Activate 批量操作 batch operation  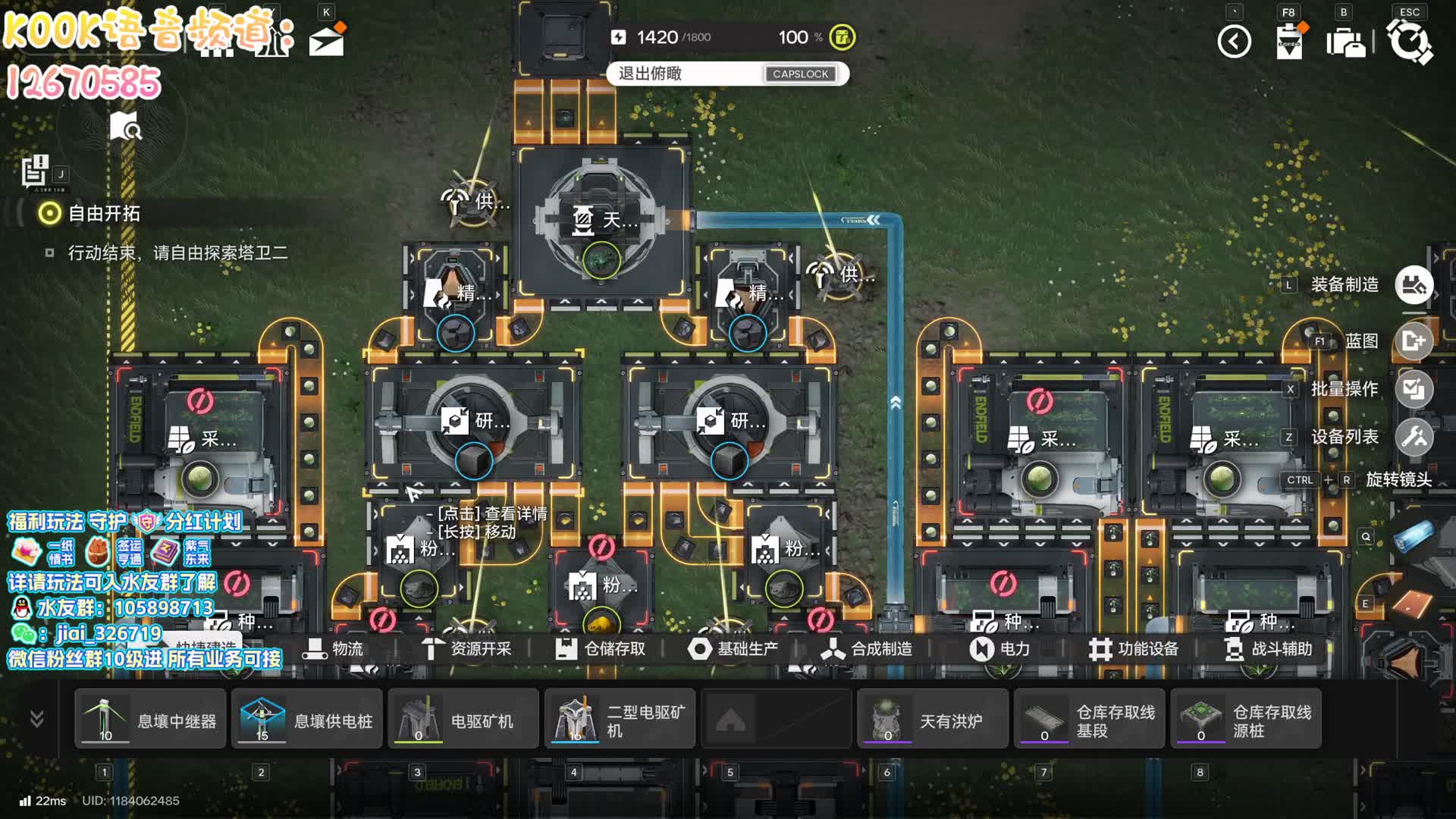(1414, 389)
